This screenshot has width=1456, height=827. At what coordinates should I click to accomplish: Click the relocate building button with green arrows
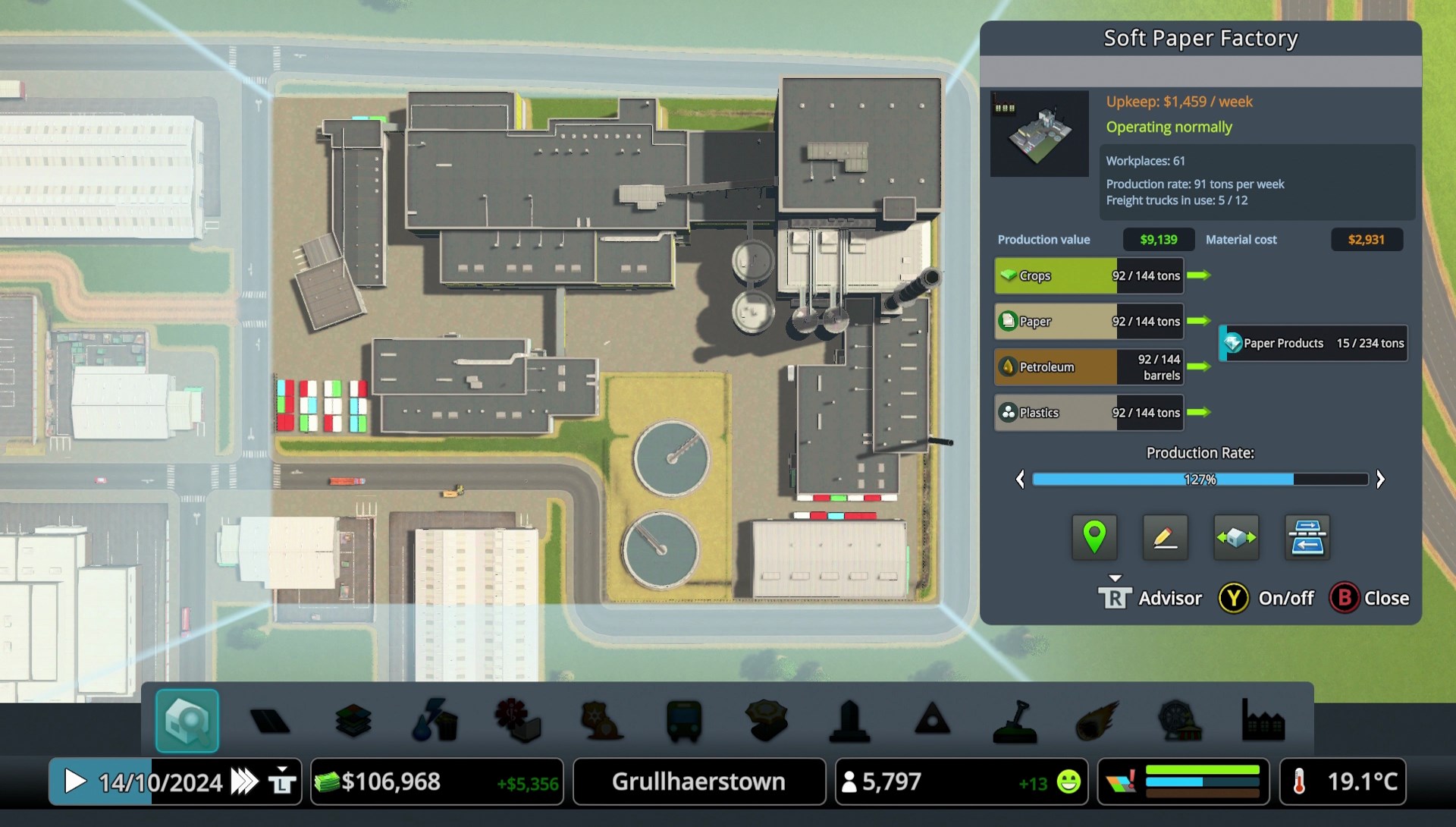pyautogui.click(x=1236, y=537)
